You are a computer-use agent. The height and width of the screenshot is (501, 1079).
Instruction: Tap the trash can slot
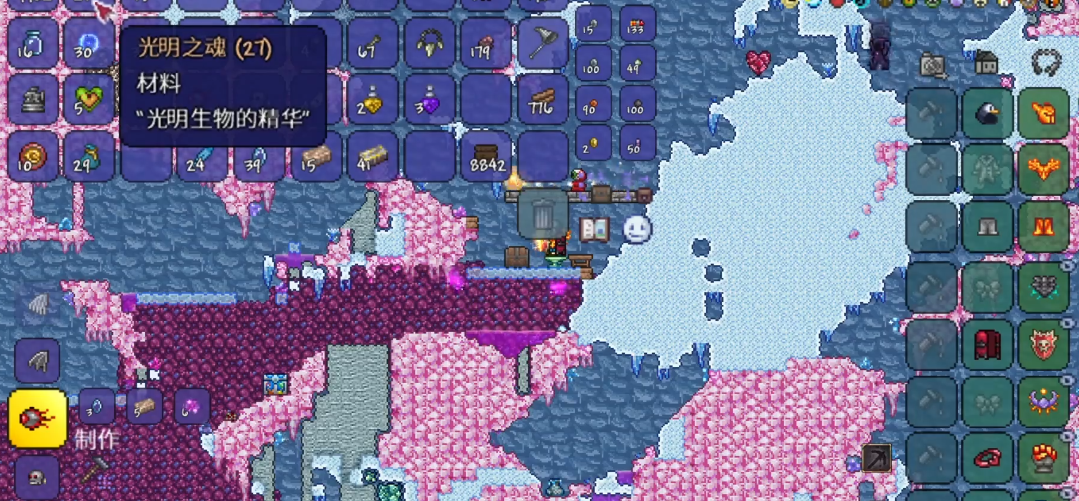tap(542, 214)
